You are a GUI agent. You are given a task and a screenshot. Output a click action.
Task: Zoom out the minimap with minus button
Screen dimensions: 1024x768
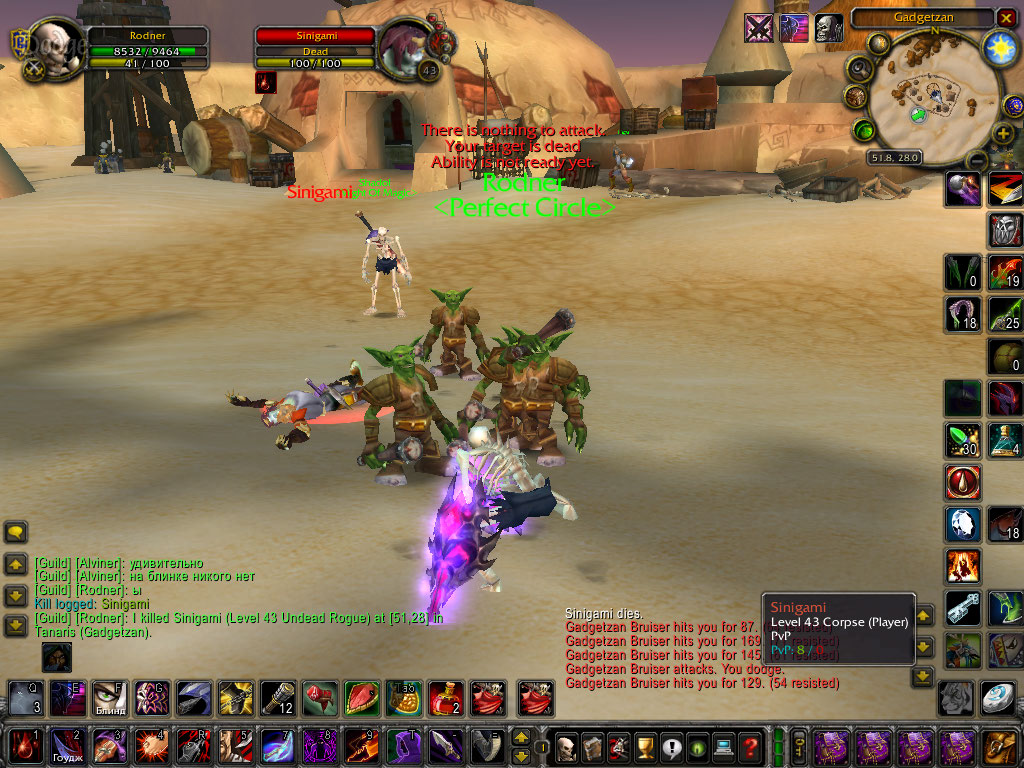point(979,159)
